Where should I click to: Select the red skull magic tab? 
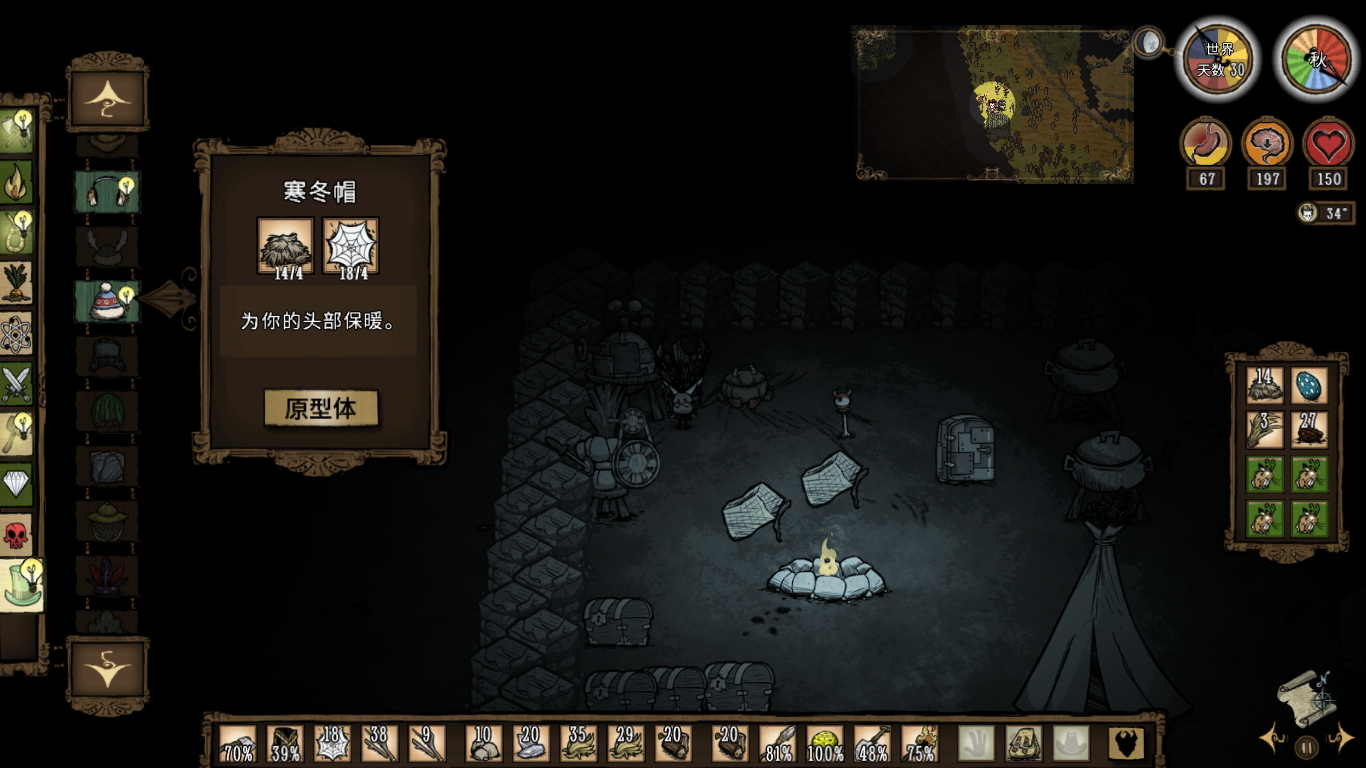[16, 536]
